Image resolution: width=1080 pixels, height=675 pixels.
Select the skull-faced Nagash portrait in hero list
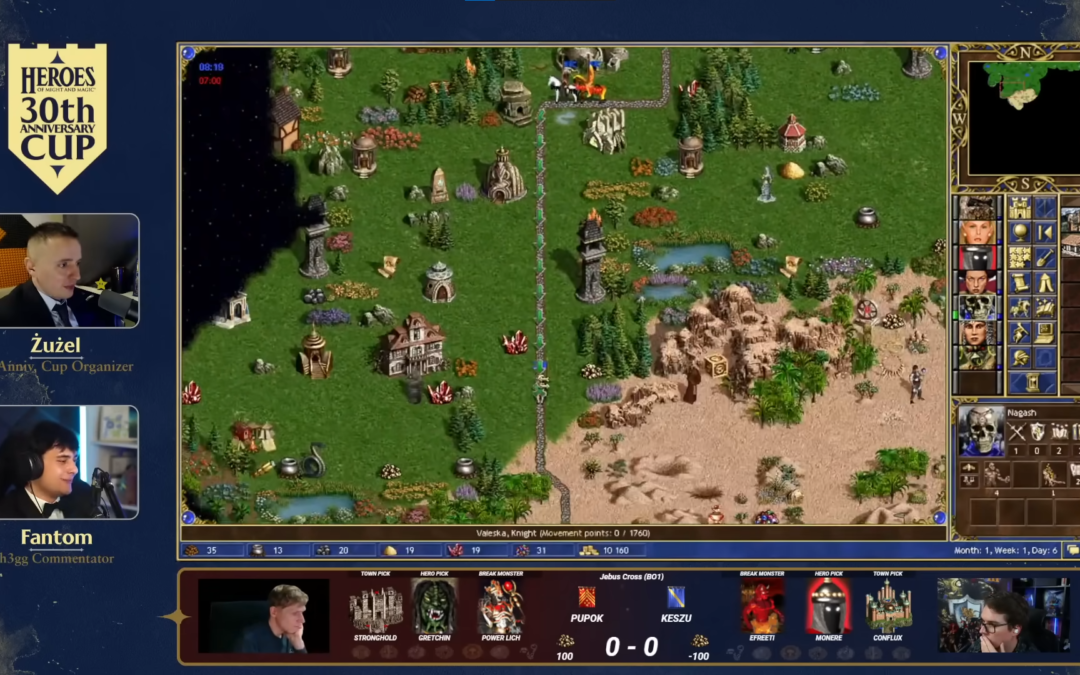(977, 307)
